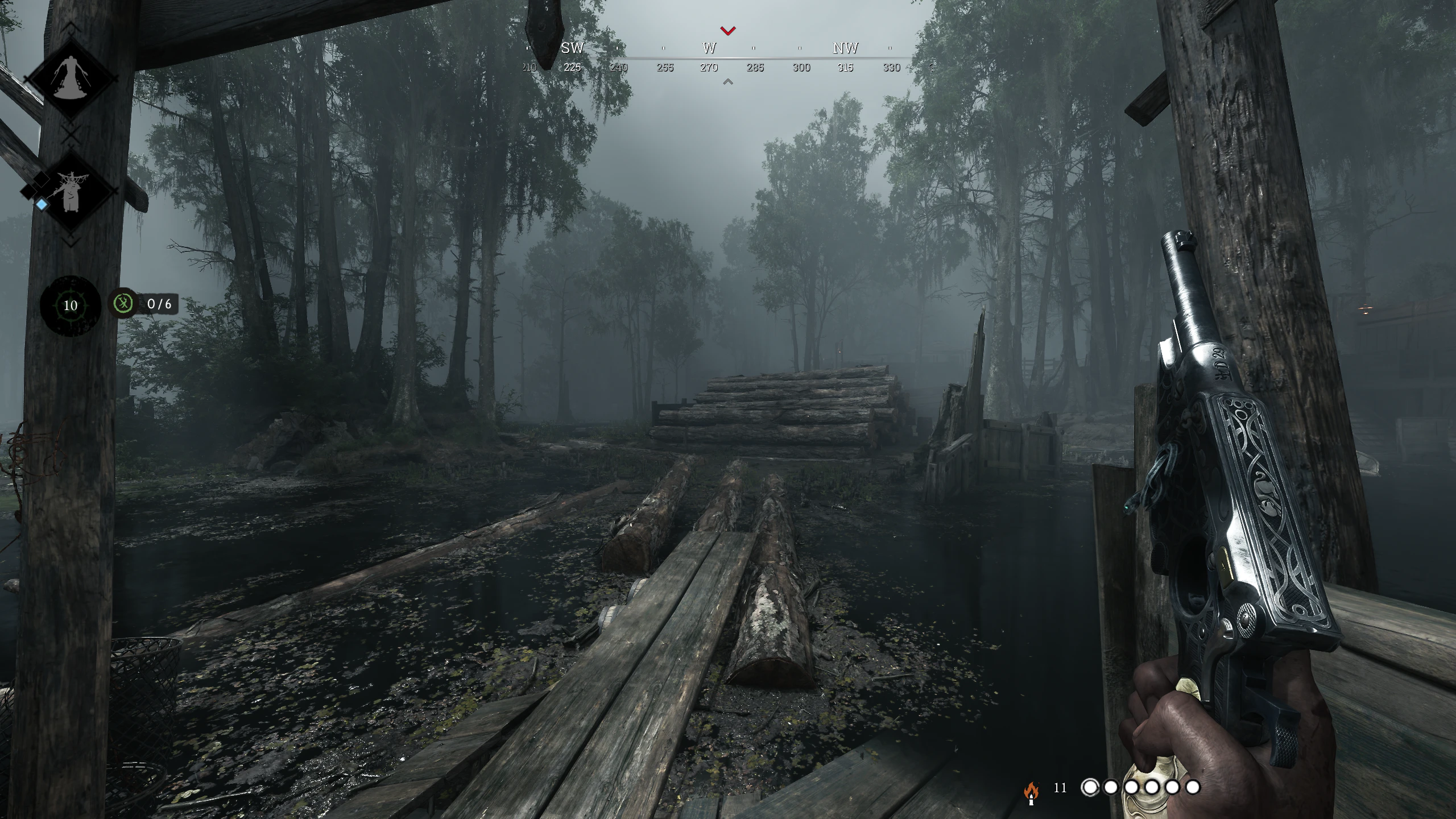Click the crossed-tools charge icon

pyautogui.click(x=125, y=304)
